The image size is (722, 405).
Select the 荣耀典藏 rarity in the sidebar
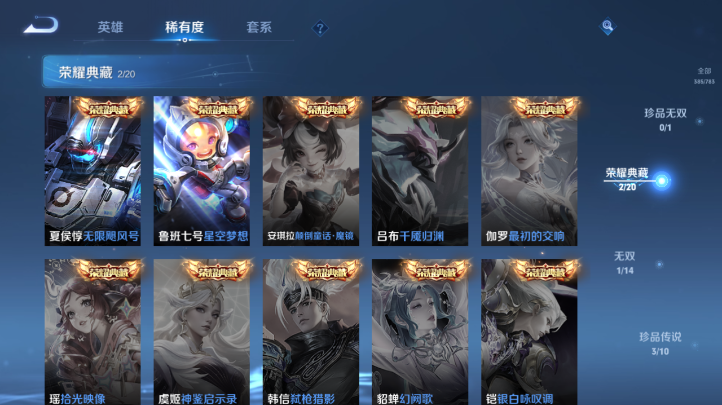coord(628,179)
